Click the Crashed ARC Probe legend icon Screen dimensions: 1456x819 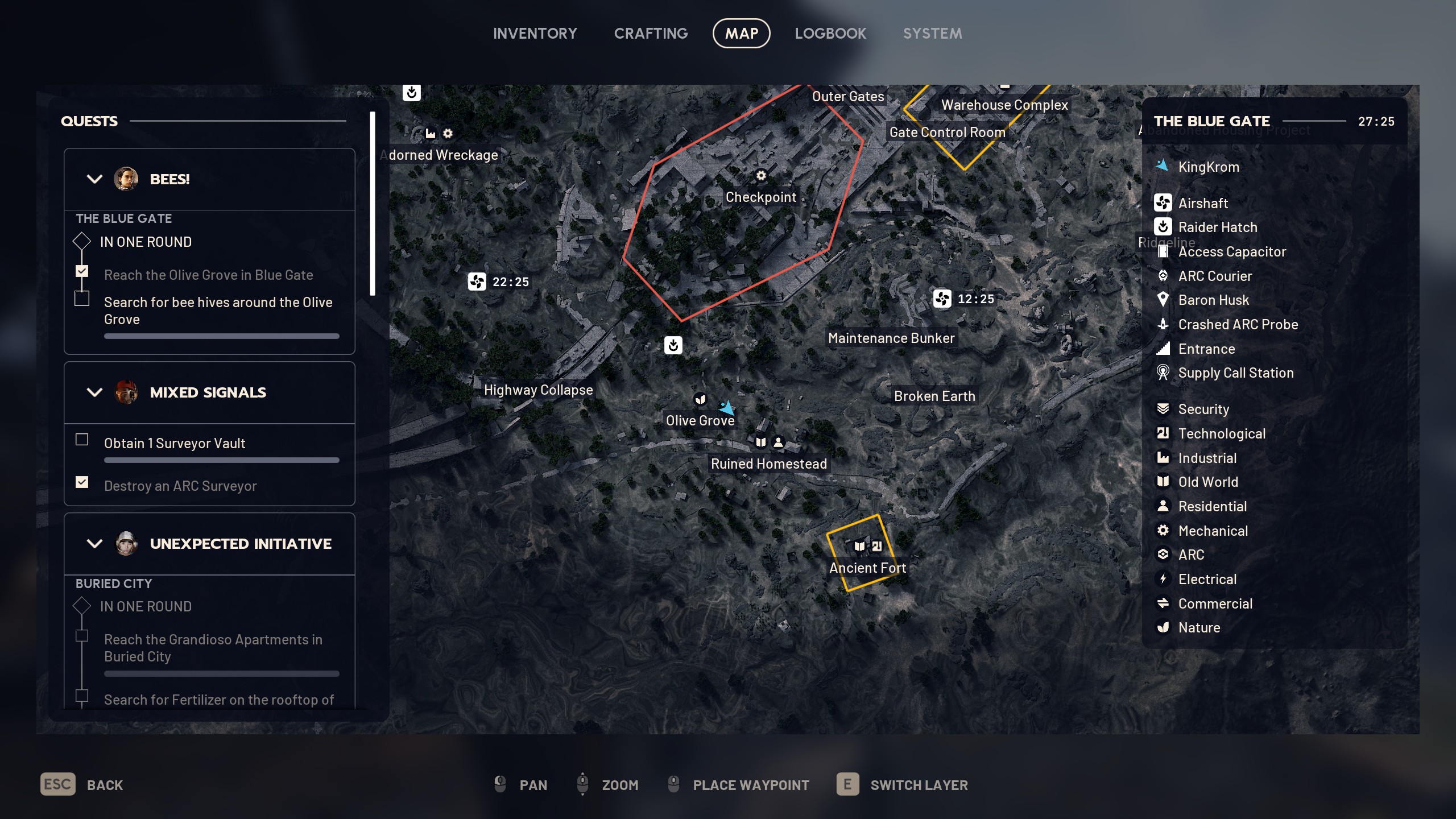point(1164,325)
